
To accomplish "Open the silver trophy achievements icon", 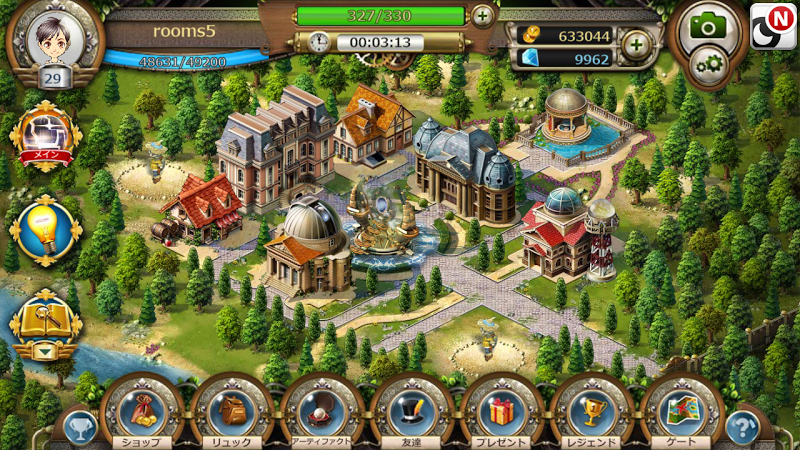I will [x=78, y=428].
